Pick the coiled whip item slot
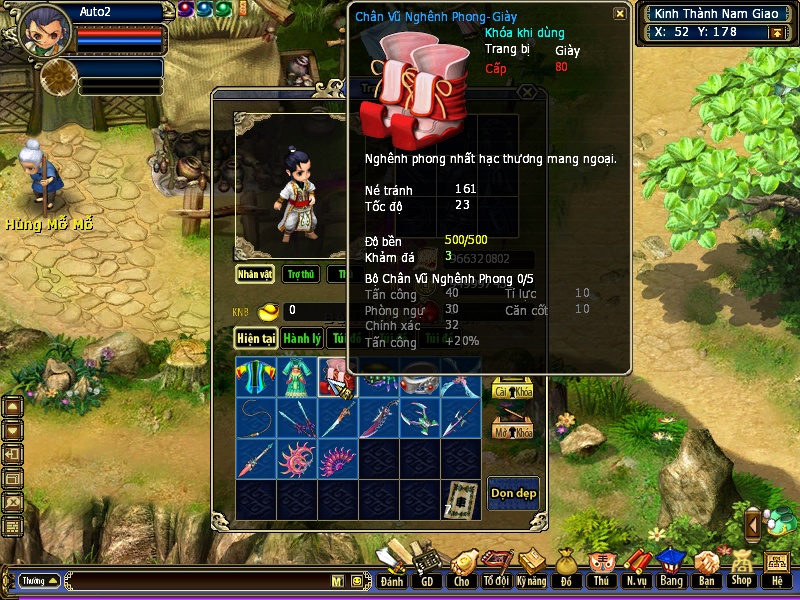 pyautogui.click(x=256, y=418)
